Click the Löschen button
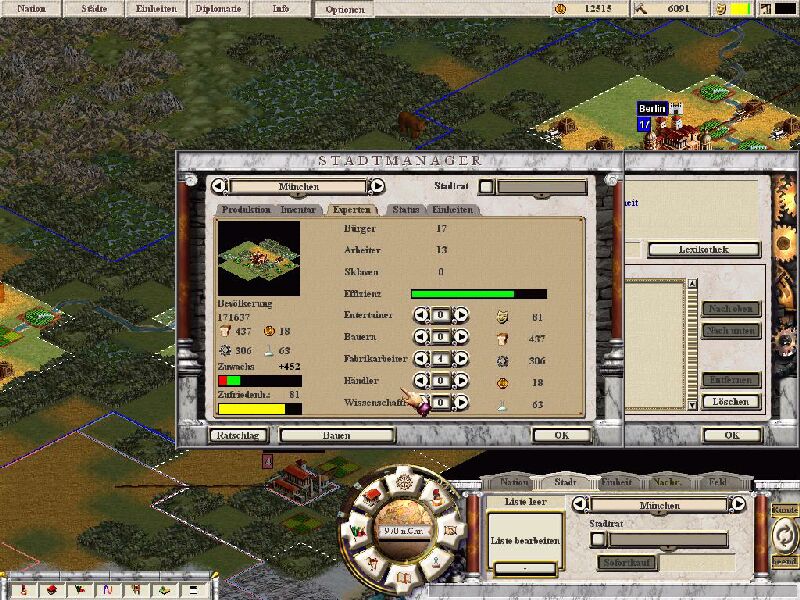Image resolution: width=800 pixels, height=600 pixels. pyautogui.click(x=732, y=402)
